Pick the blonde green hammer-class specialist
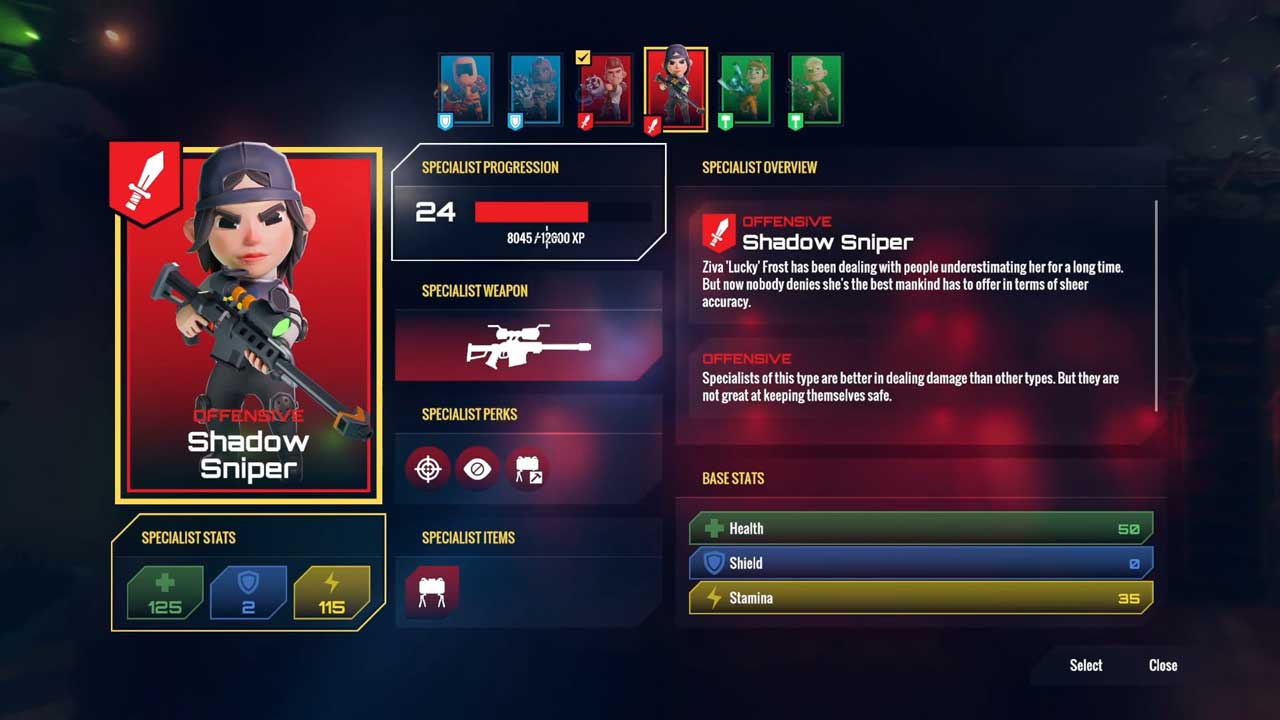The height and width of the screenshot is (720, 1280). 816,88
